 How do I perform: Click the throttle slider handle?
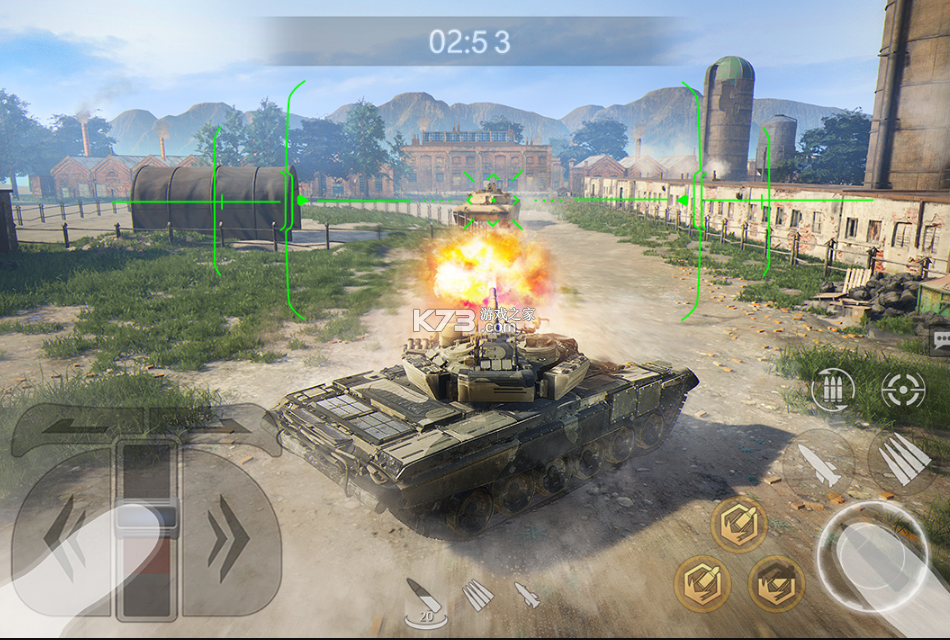tap(146, 518)
